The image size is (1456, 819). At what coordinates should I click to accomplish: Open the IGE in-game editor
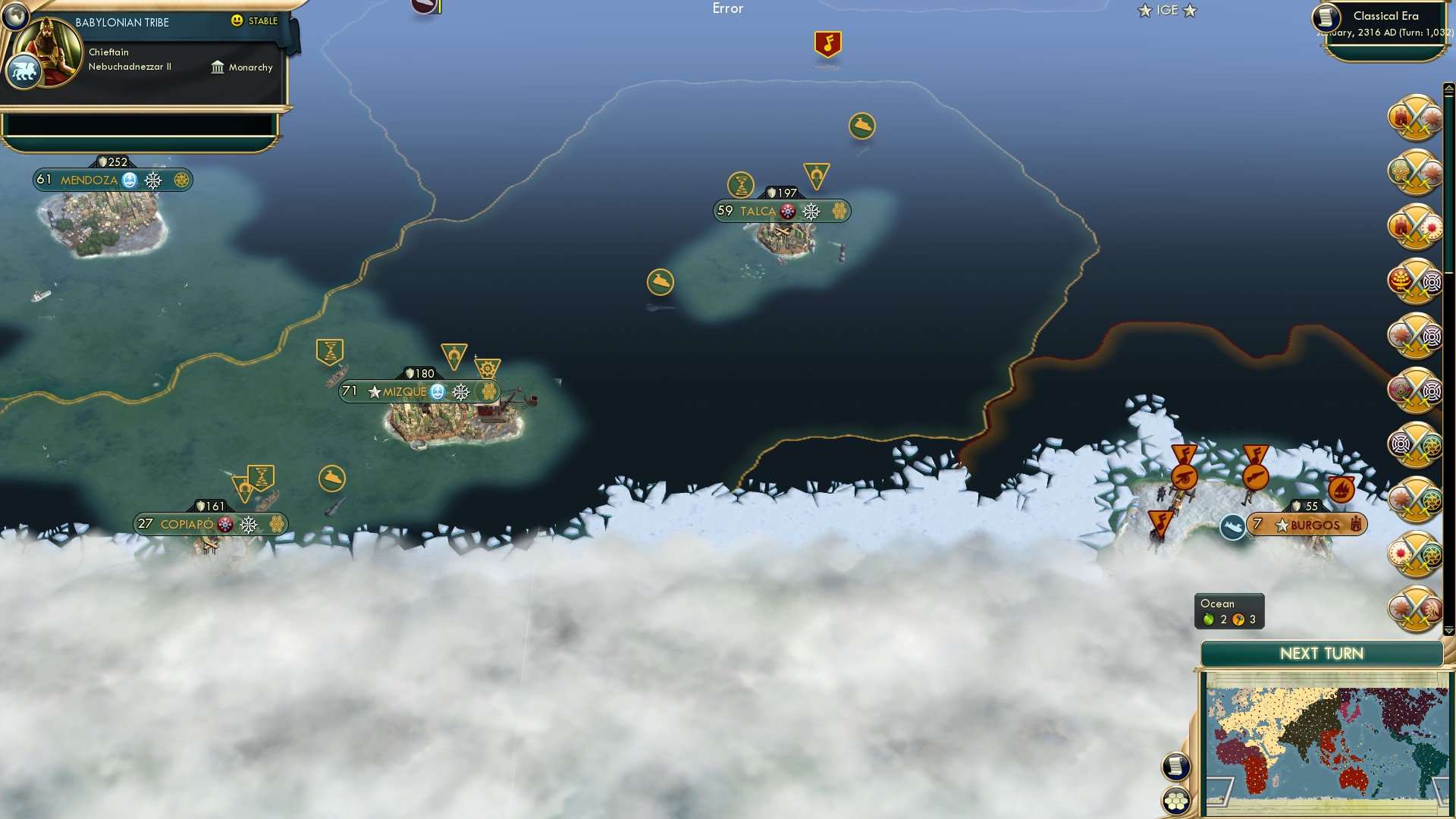coord(1167,11)
